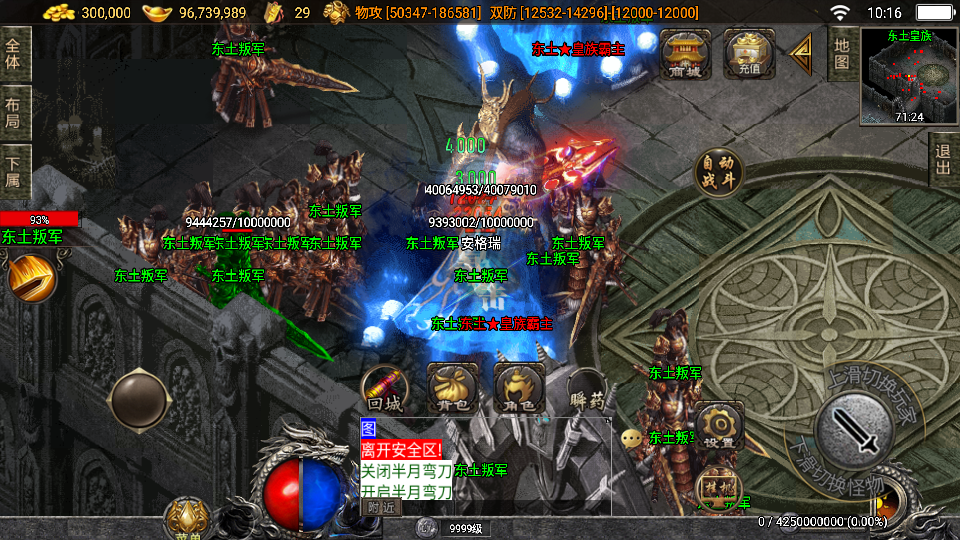
Task: Select the 下属 subordinates tab
Action: point(14,171)
